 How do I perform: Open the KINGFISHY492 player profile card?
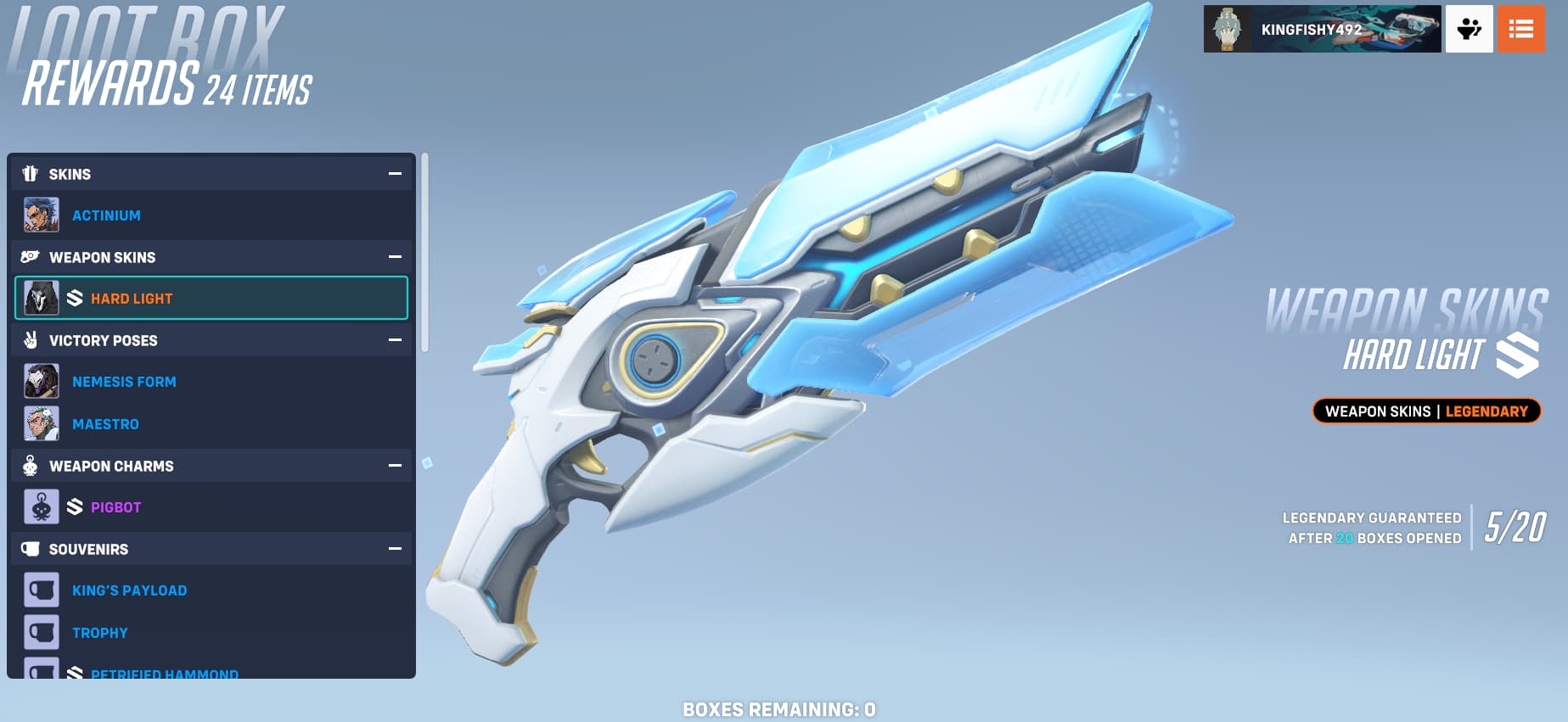[1321, 29]
